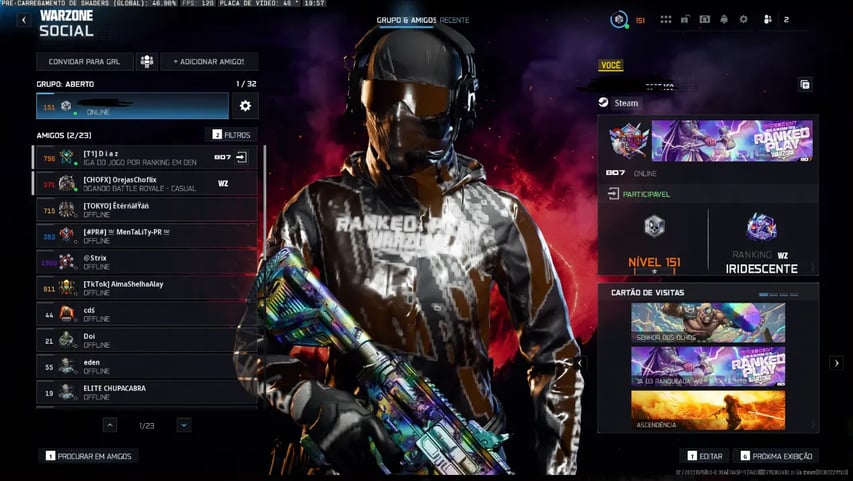
Task: Open the friends Filtros button
Action: click(x=231, y=134)
